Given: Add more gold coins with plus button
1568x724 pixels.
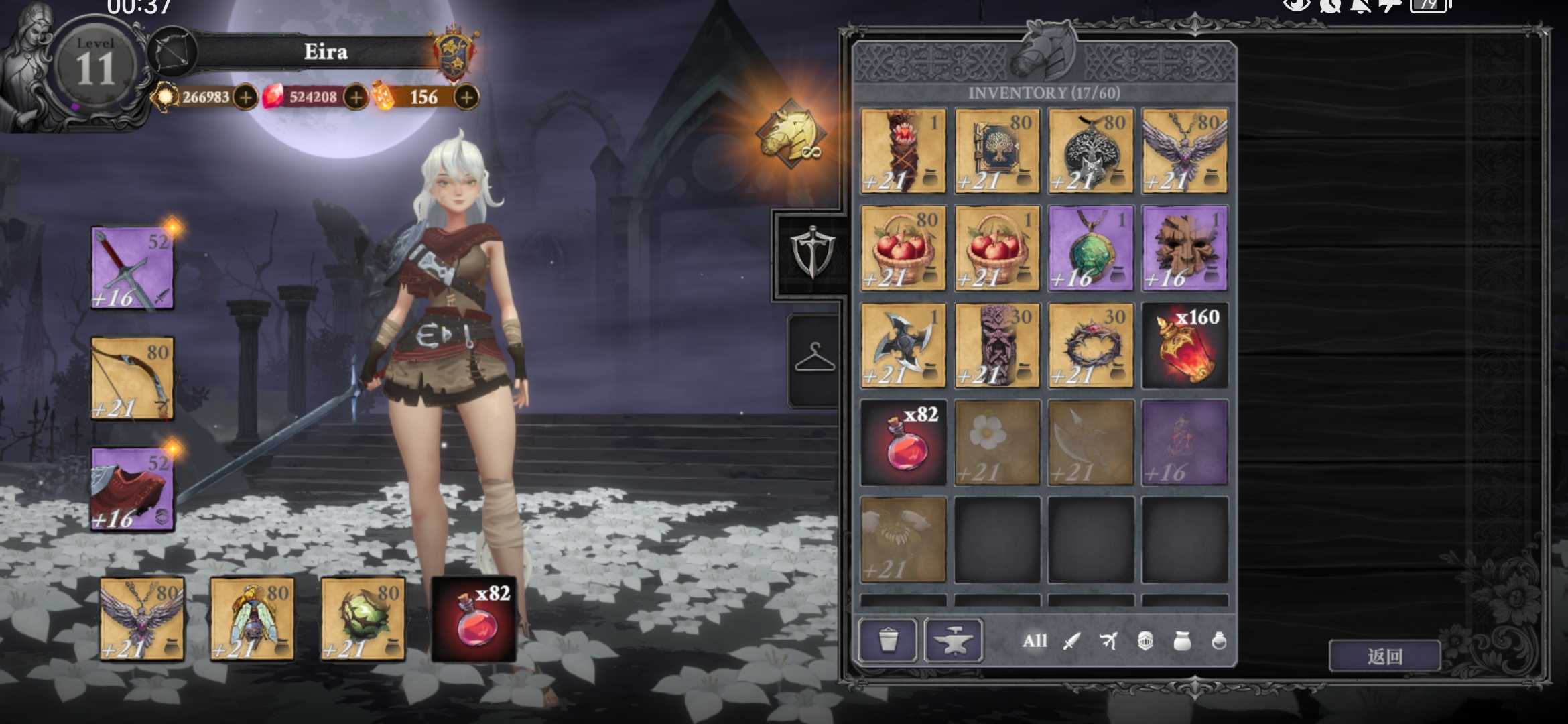Looking at the screenshot, I should [246, 97].
